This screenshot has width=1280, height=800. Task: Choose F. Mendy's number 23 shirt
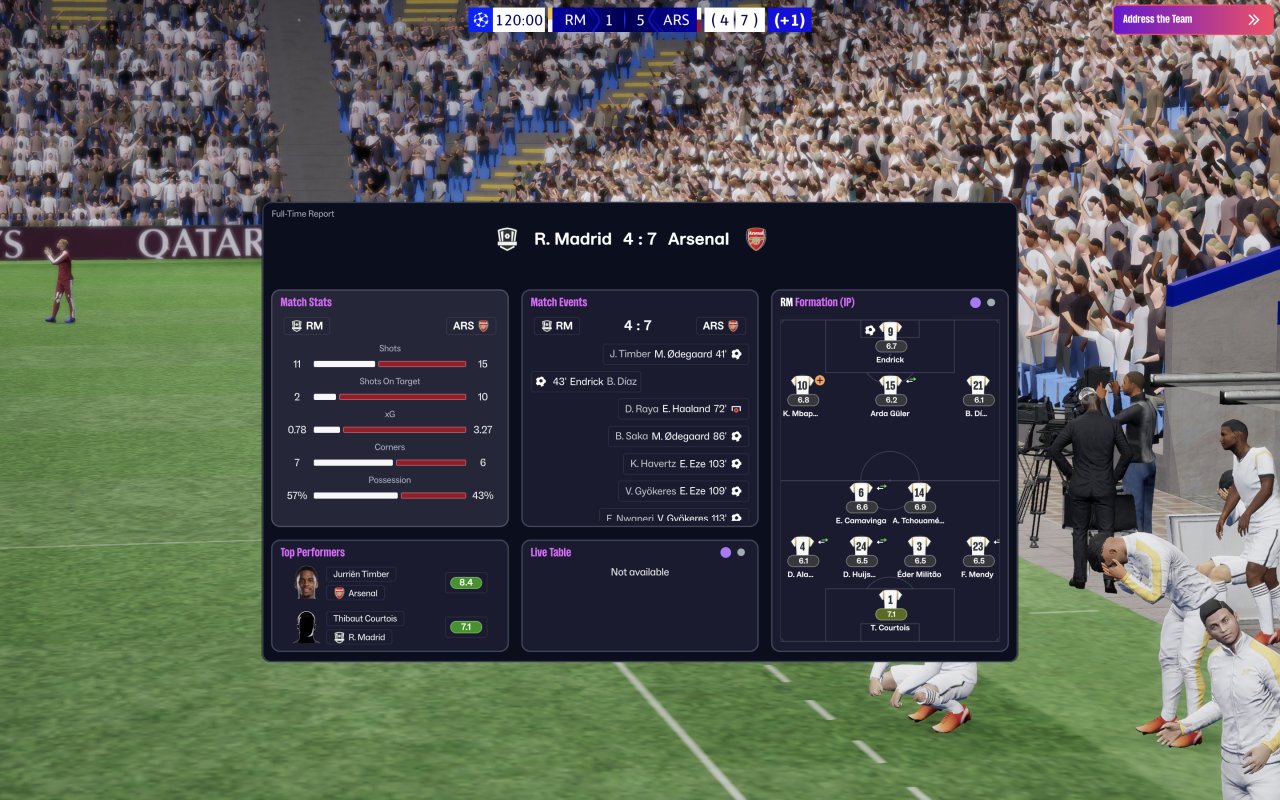pos(978,546)
